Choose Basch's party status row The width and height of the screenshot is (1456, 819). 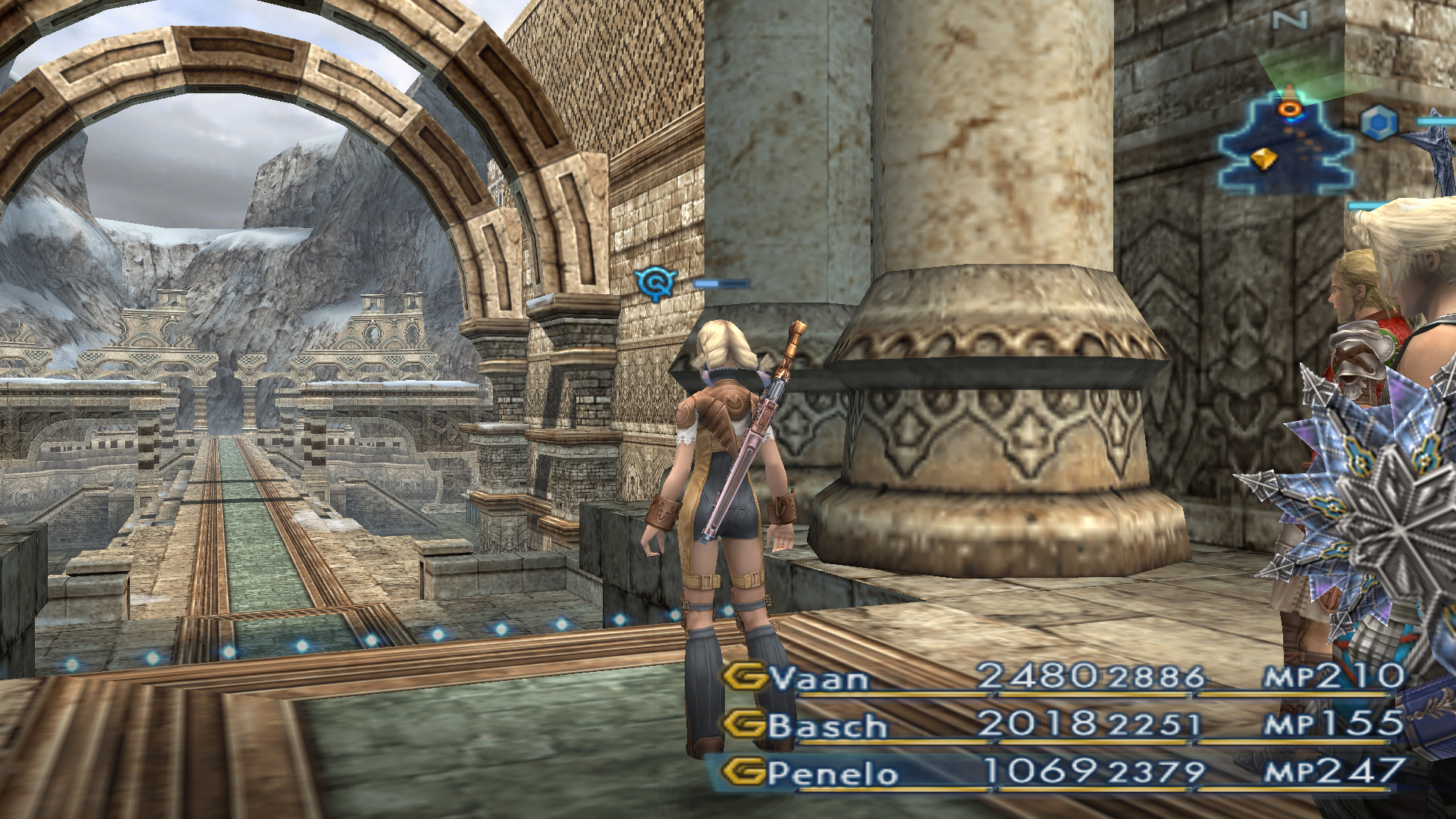pos(827,726)
